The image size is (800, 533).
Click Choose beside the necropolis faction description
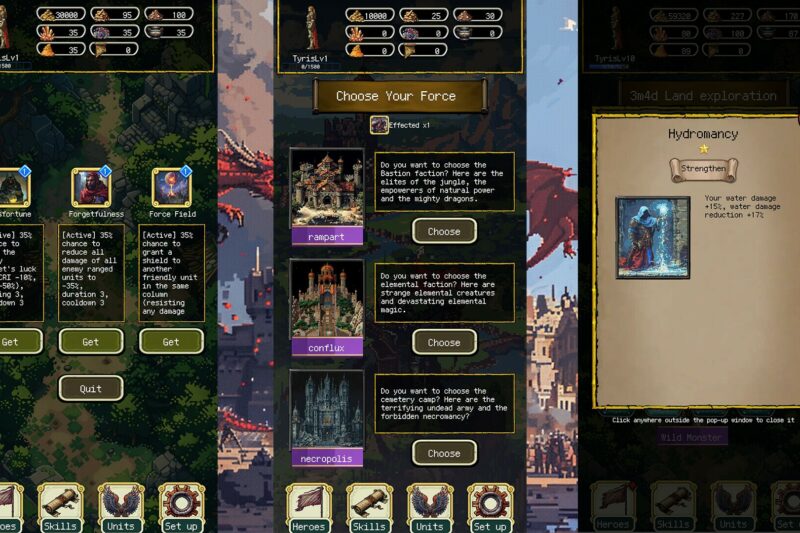pyautogui.click(x=444, y=453)
